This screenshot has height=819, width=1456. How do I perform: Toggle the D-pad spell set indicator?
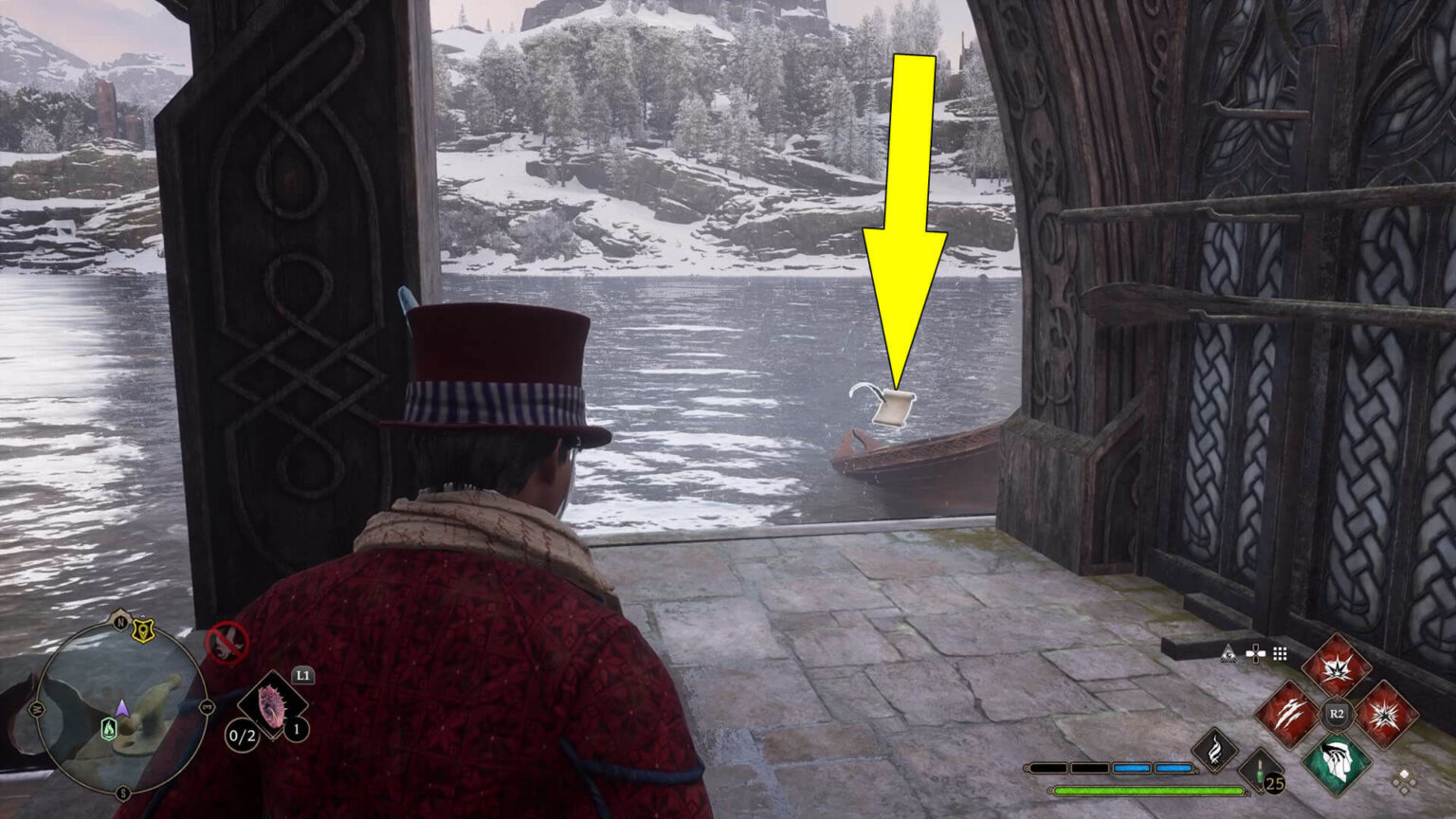click(1256, 652)
